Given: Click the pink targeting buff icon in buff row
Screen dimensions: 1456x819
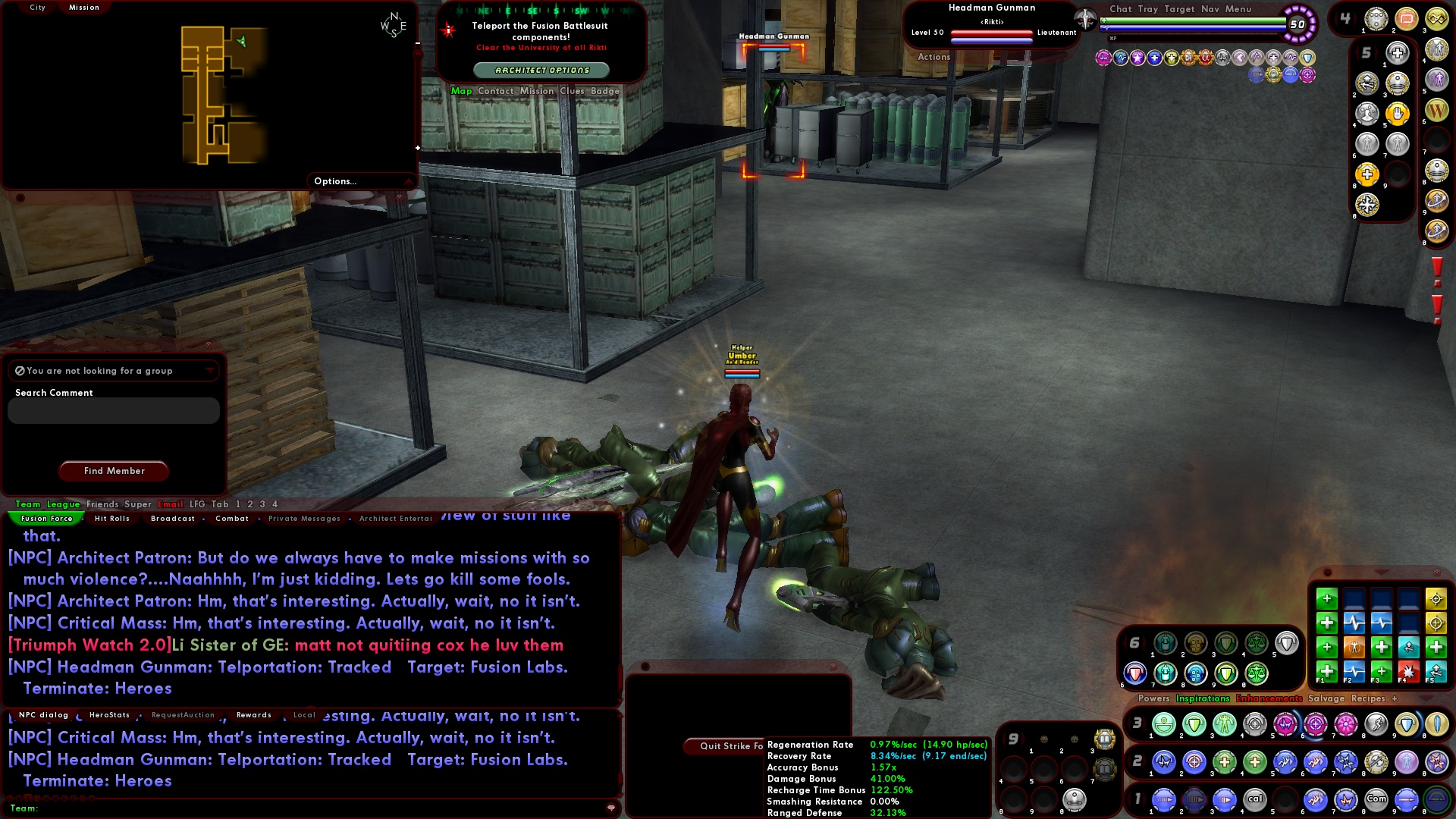Looking at the screenshot, I should [x=1310, y=75].
